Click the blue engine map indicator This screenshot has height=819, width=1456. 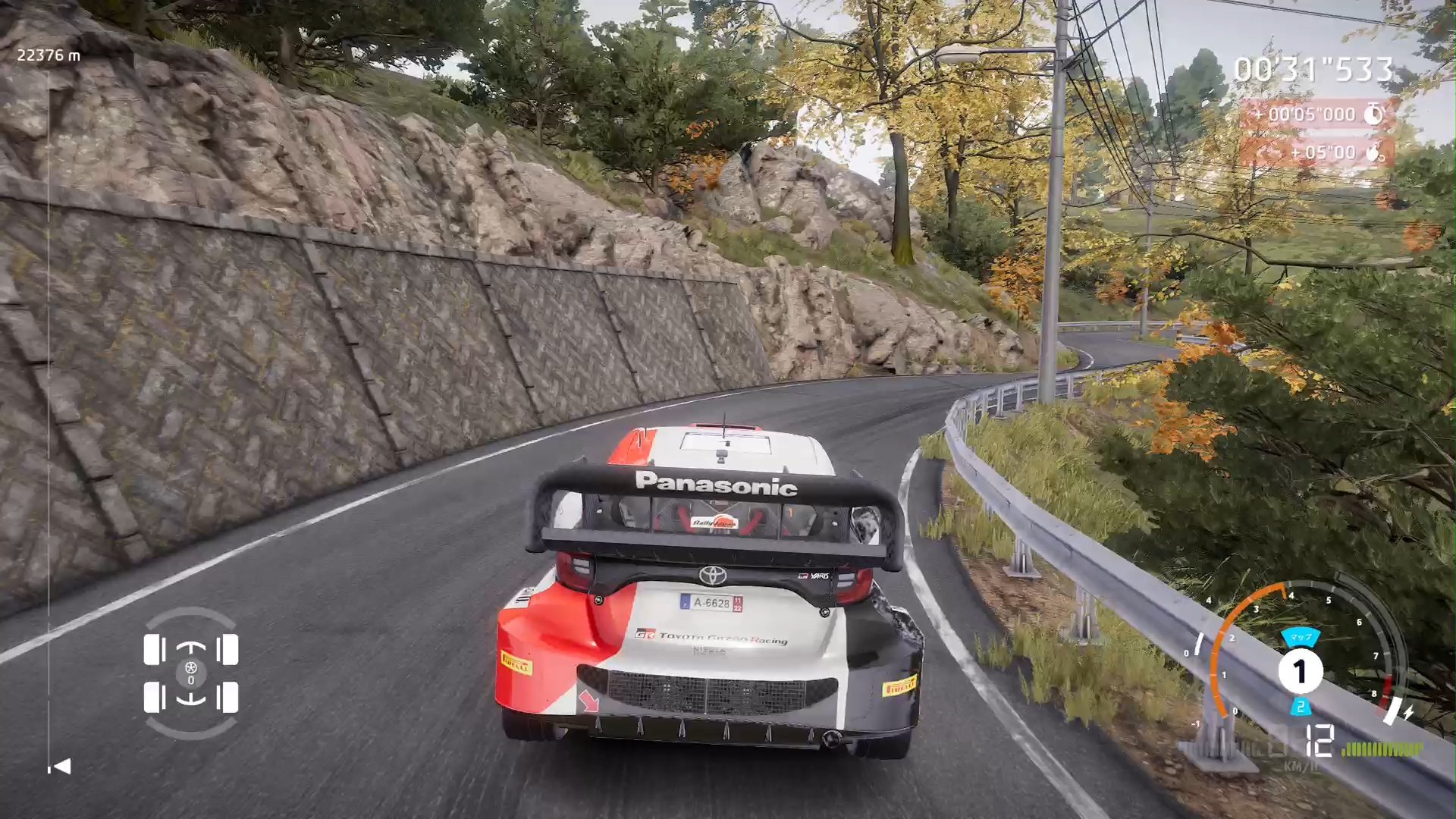click(x=1301, y=637)
